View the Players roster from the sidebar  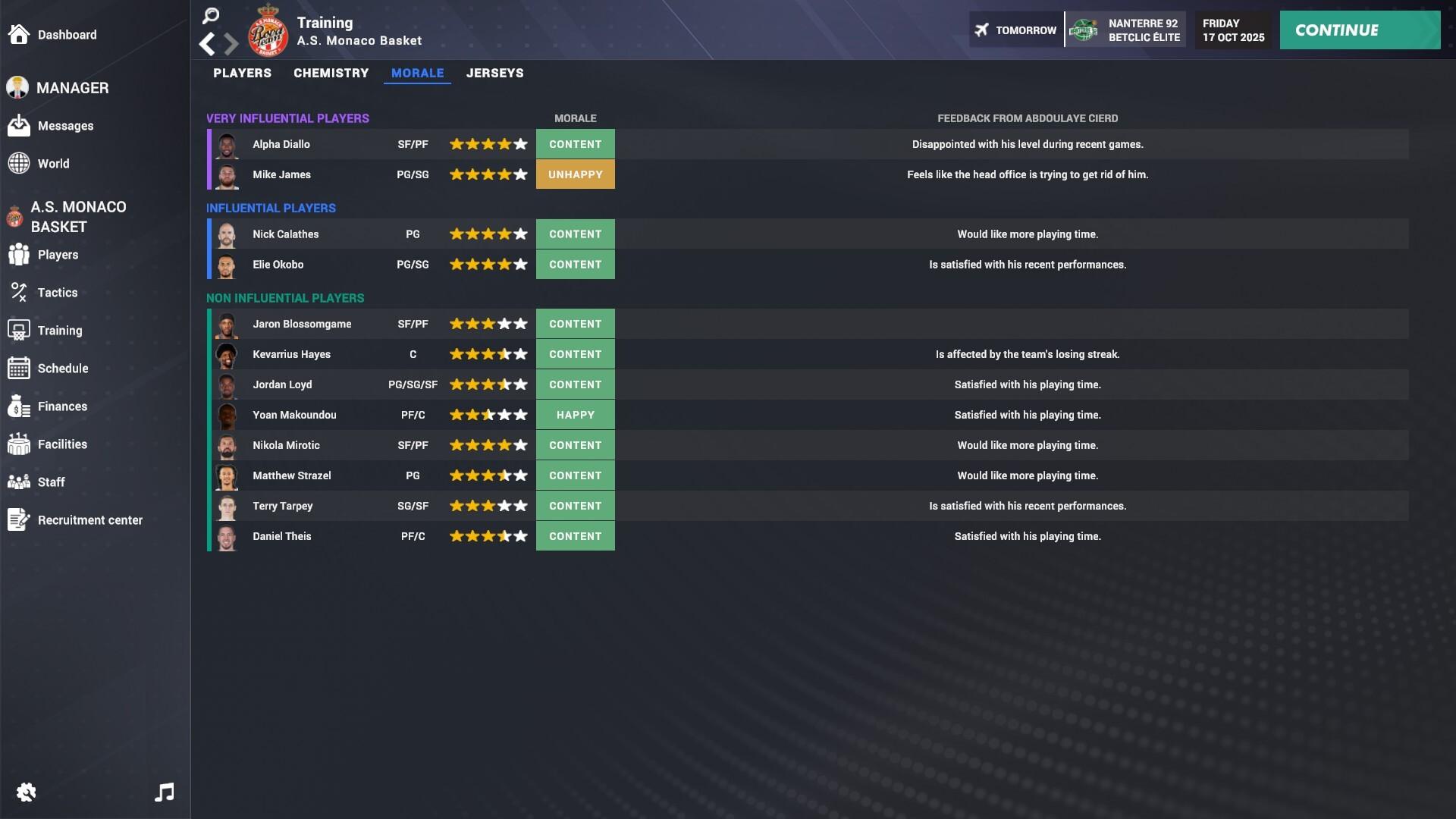click(58, 255)
